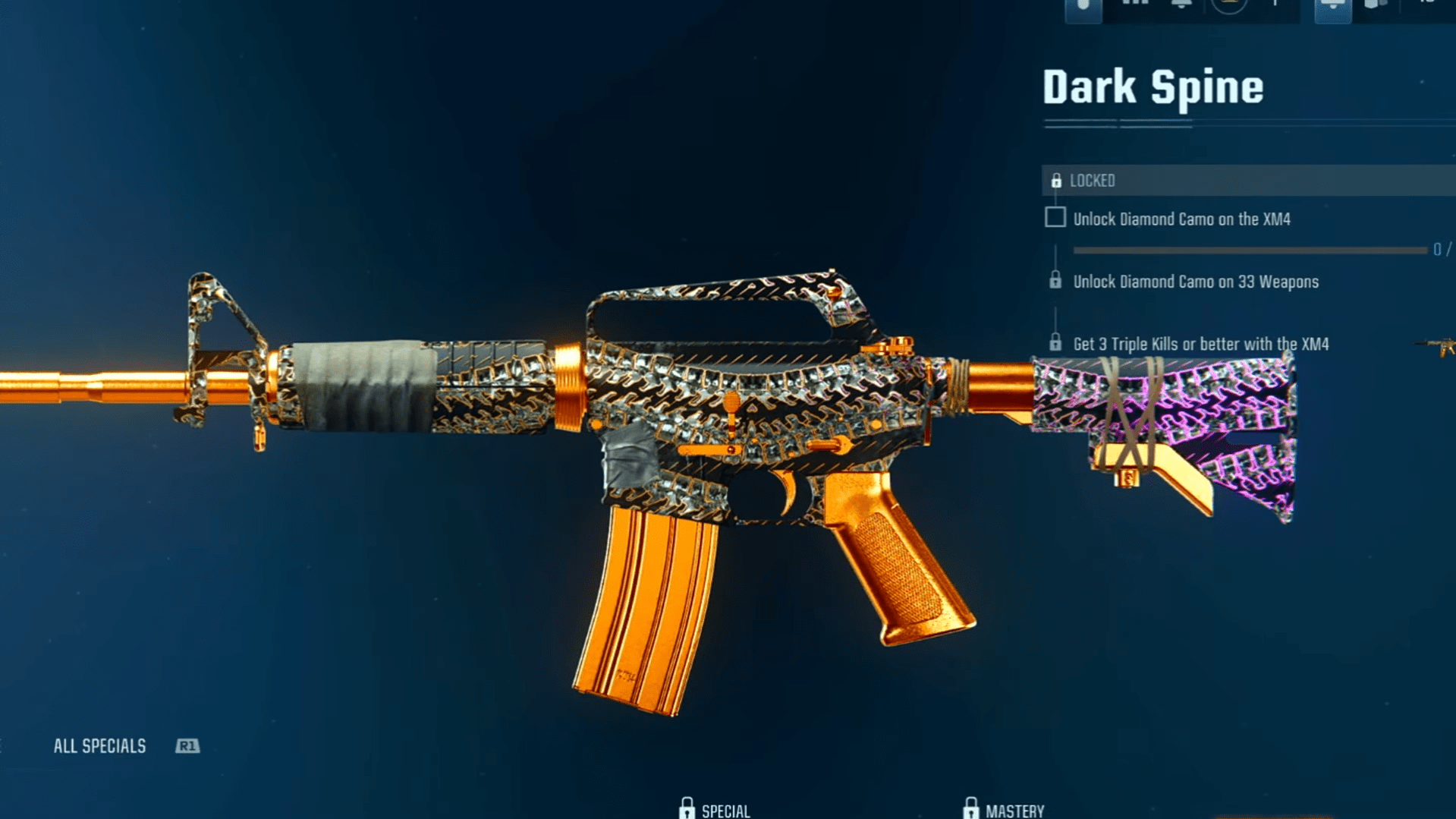Open the notifications bell icon

tap(1181, 5)
